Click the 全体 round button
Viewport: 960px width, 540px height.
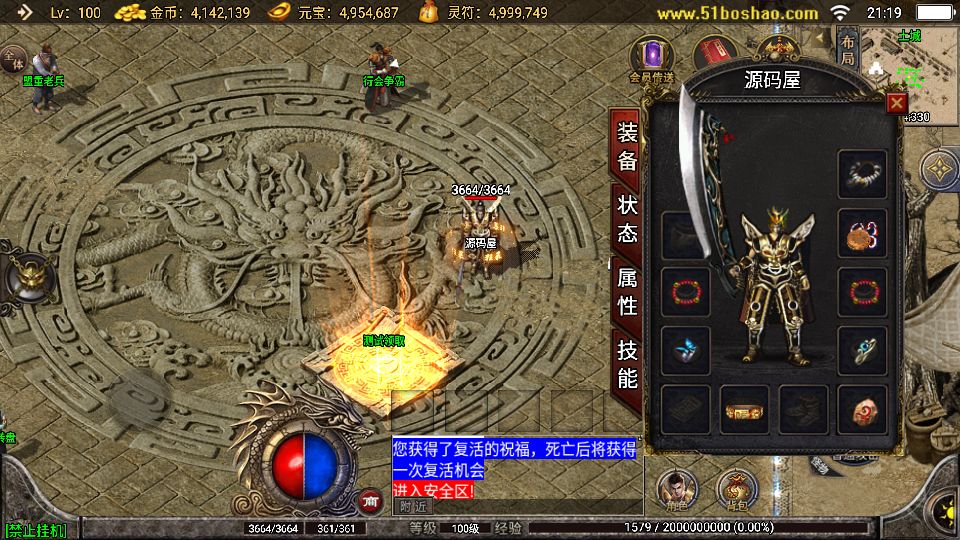(x=13, y=60)
